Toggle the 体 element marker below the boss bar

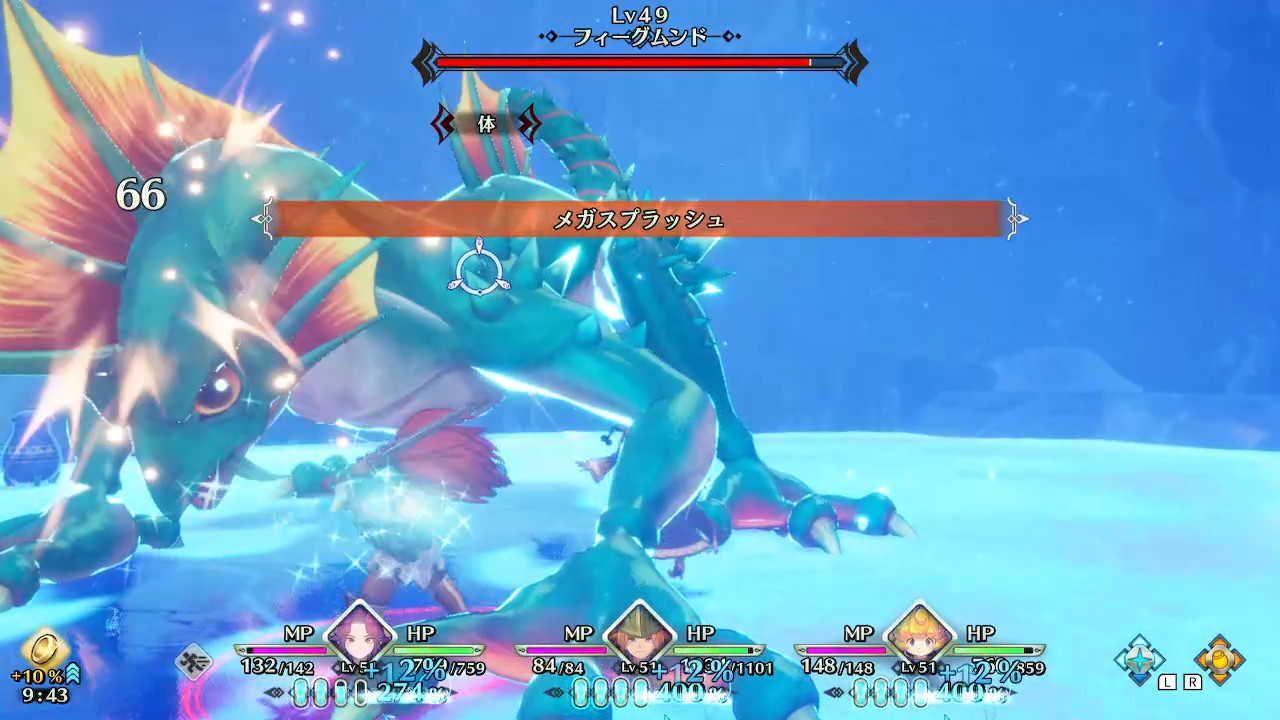click(x=486, y=126)
